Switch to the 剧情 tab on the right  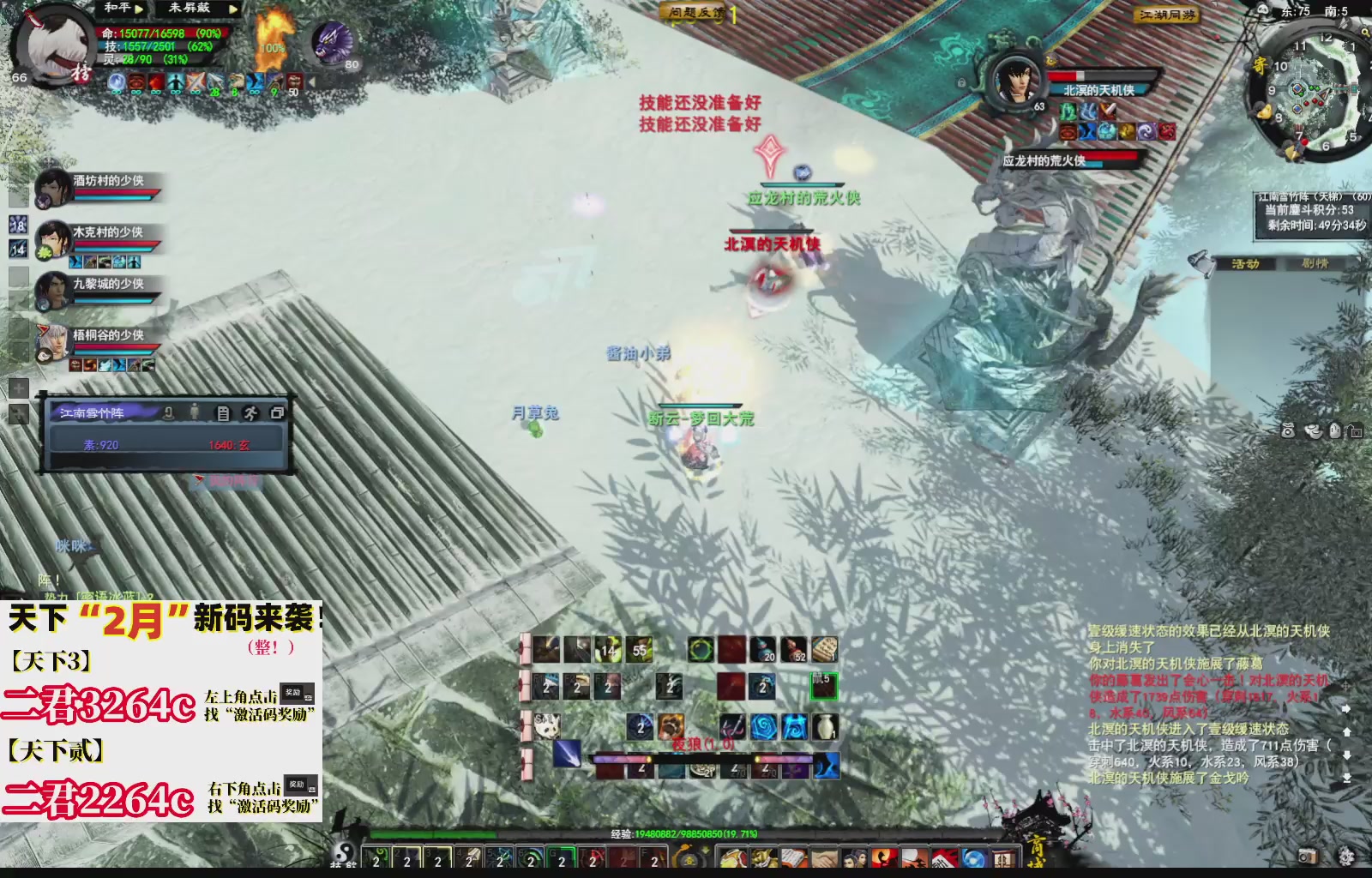click(1316, 265)
